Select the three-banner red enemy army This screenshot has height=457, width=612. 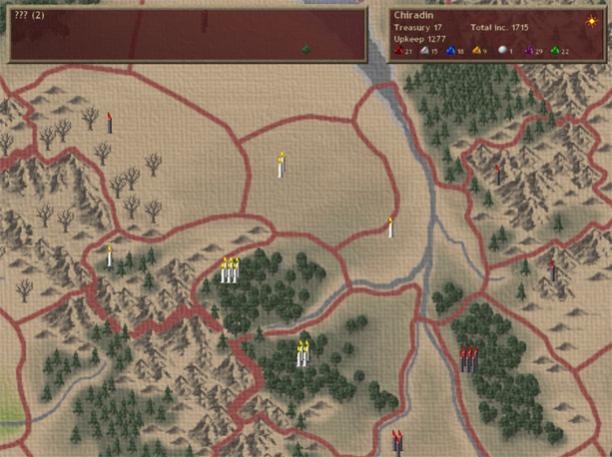pyautogui.click(x=467, y=357)
